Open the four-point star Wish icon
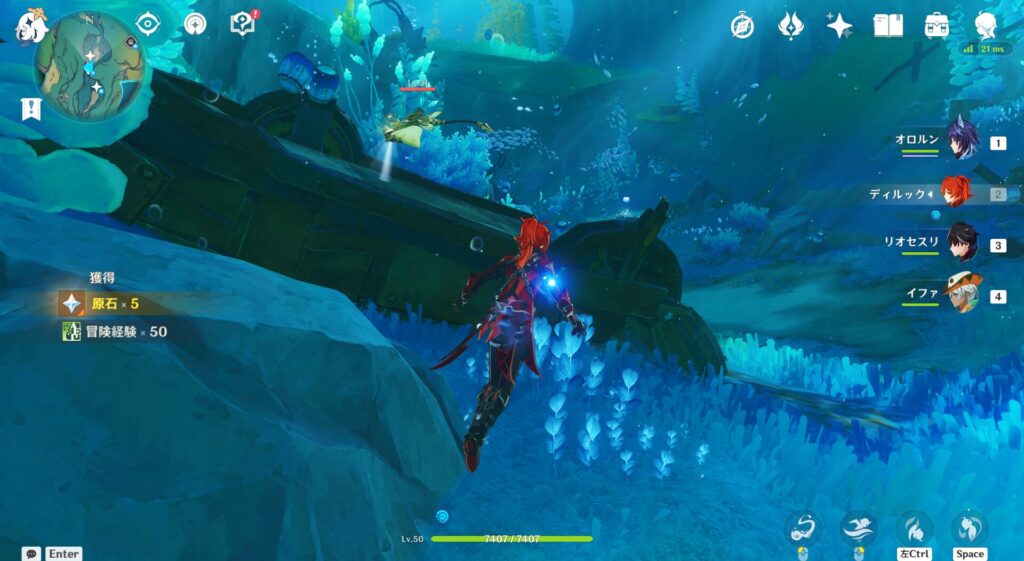 pyautogui.click(x=839, y=26)
